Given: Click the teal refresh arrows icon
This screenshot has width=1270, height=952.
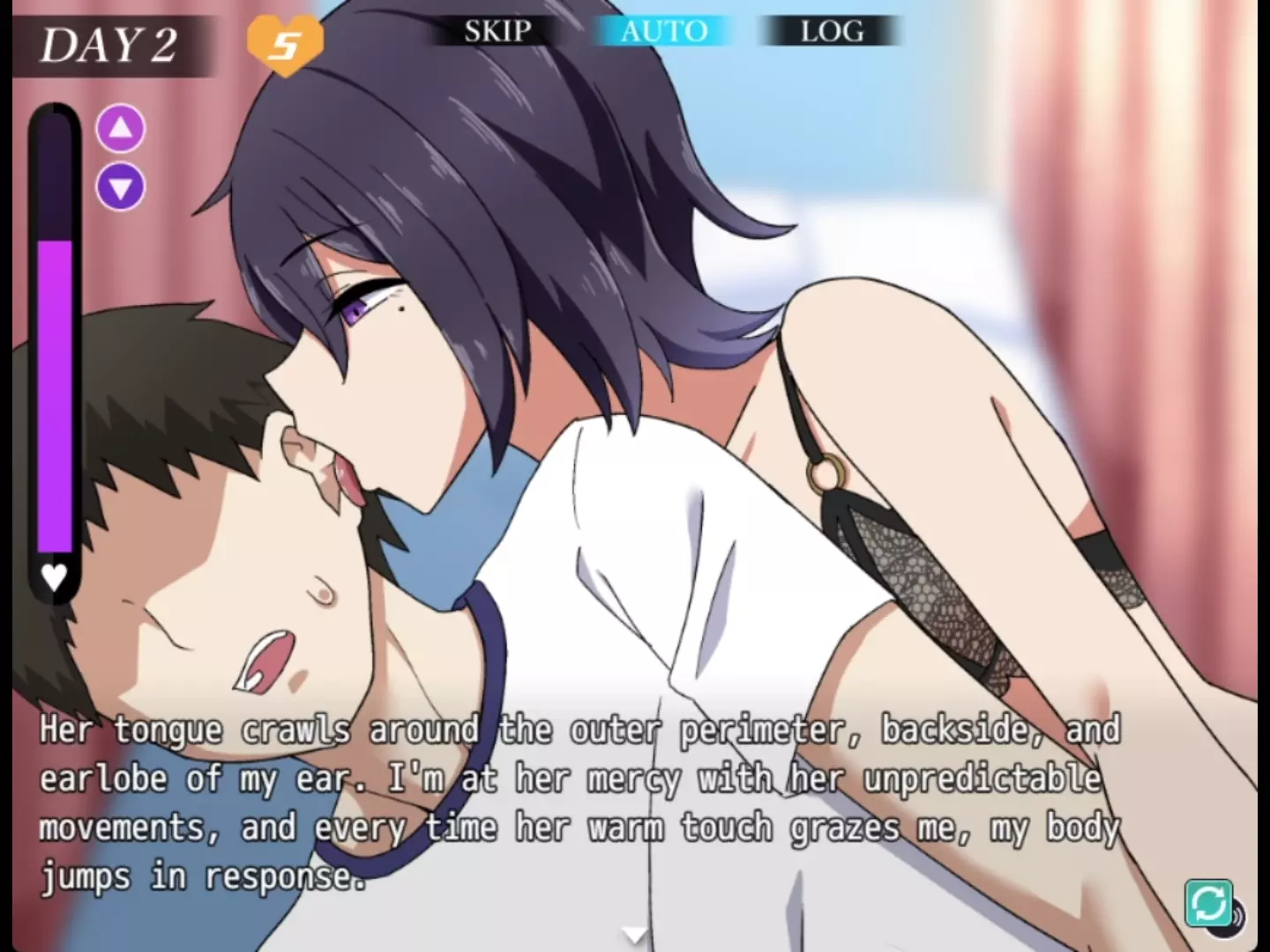Looking at the screenshot, I should [1208, 903].
